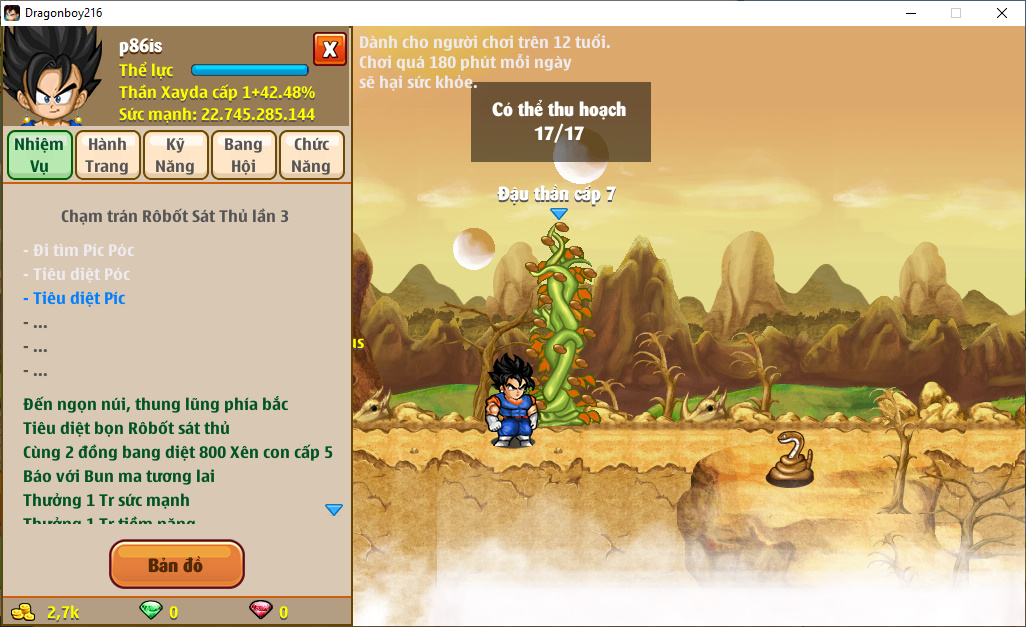The height and width of the screenshot is (627, 1026).
Task: Show the Bang Hội tab
Action: click(243, 155)
